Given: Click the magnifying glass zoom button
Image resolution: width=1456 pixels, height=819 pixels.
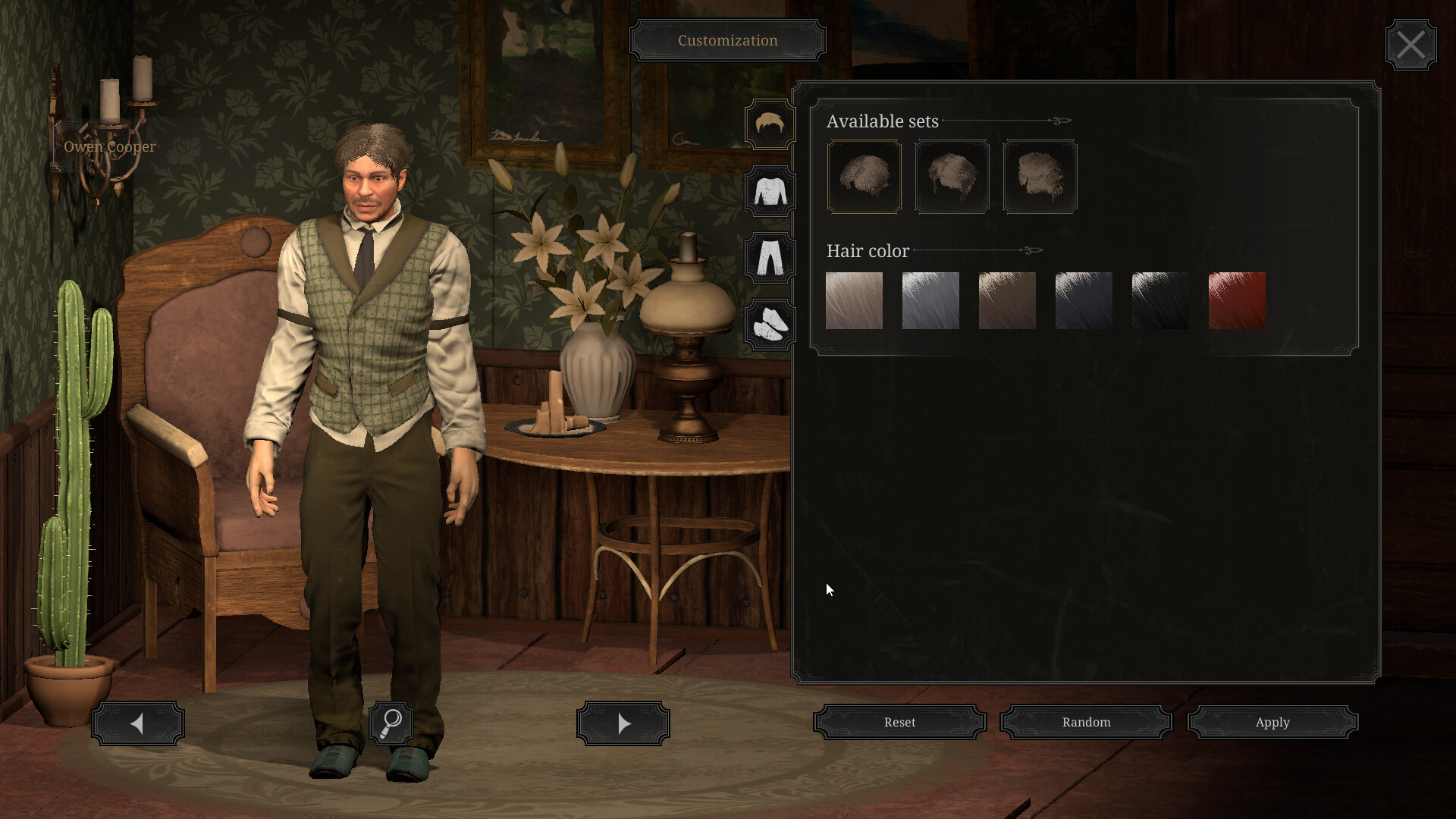Looking at the screenshot, I should [391, 723].
